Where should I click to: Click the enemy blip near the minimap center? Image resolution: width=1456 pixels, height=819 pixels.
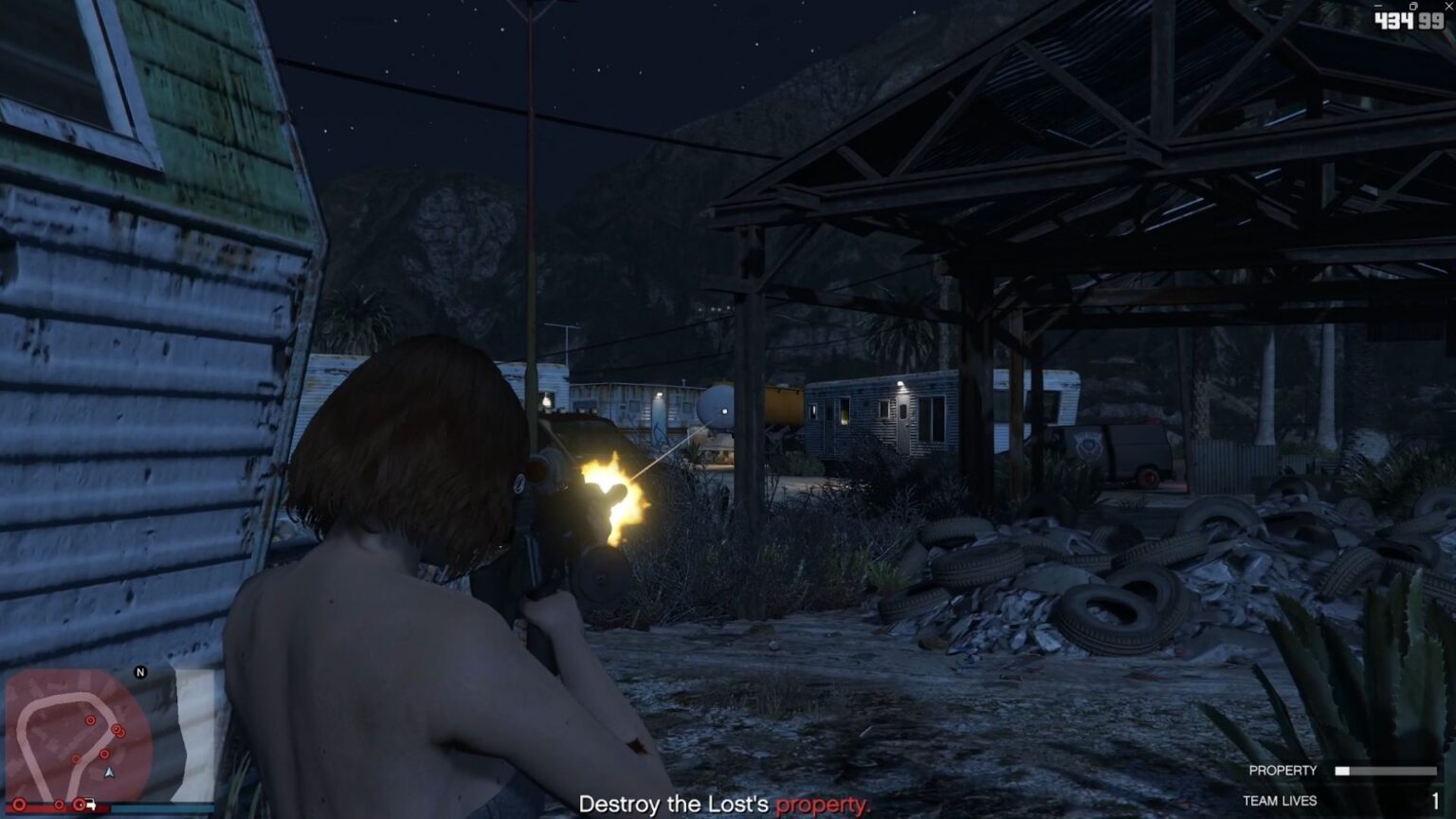tap(104, 754)
